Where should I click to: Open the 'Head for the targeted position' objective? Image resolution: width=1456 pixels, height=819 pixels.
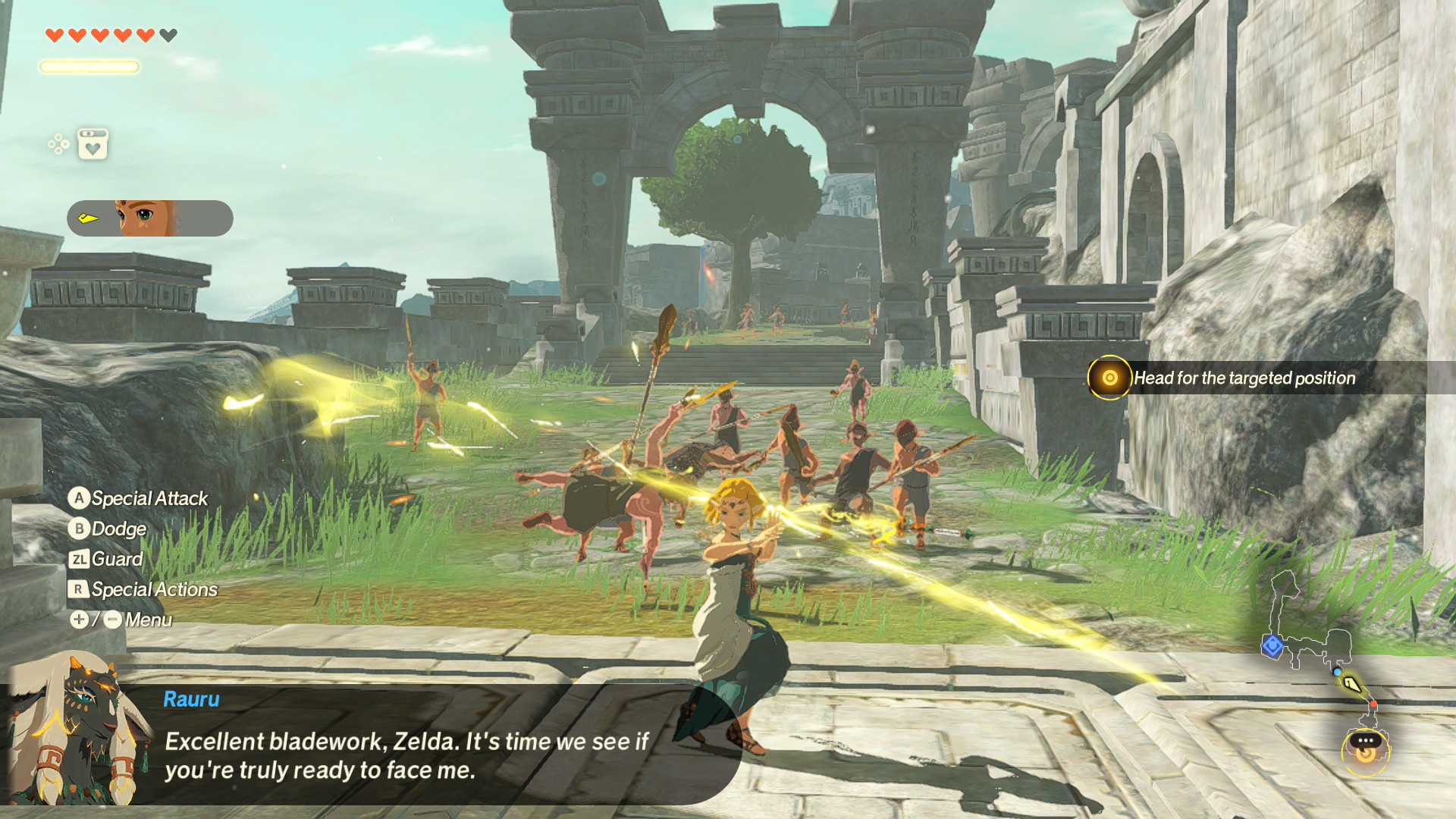point(1244,378)
